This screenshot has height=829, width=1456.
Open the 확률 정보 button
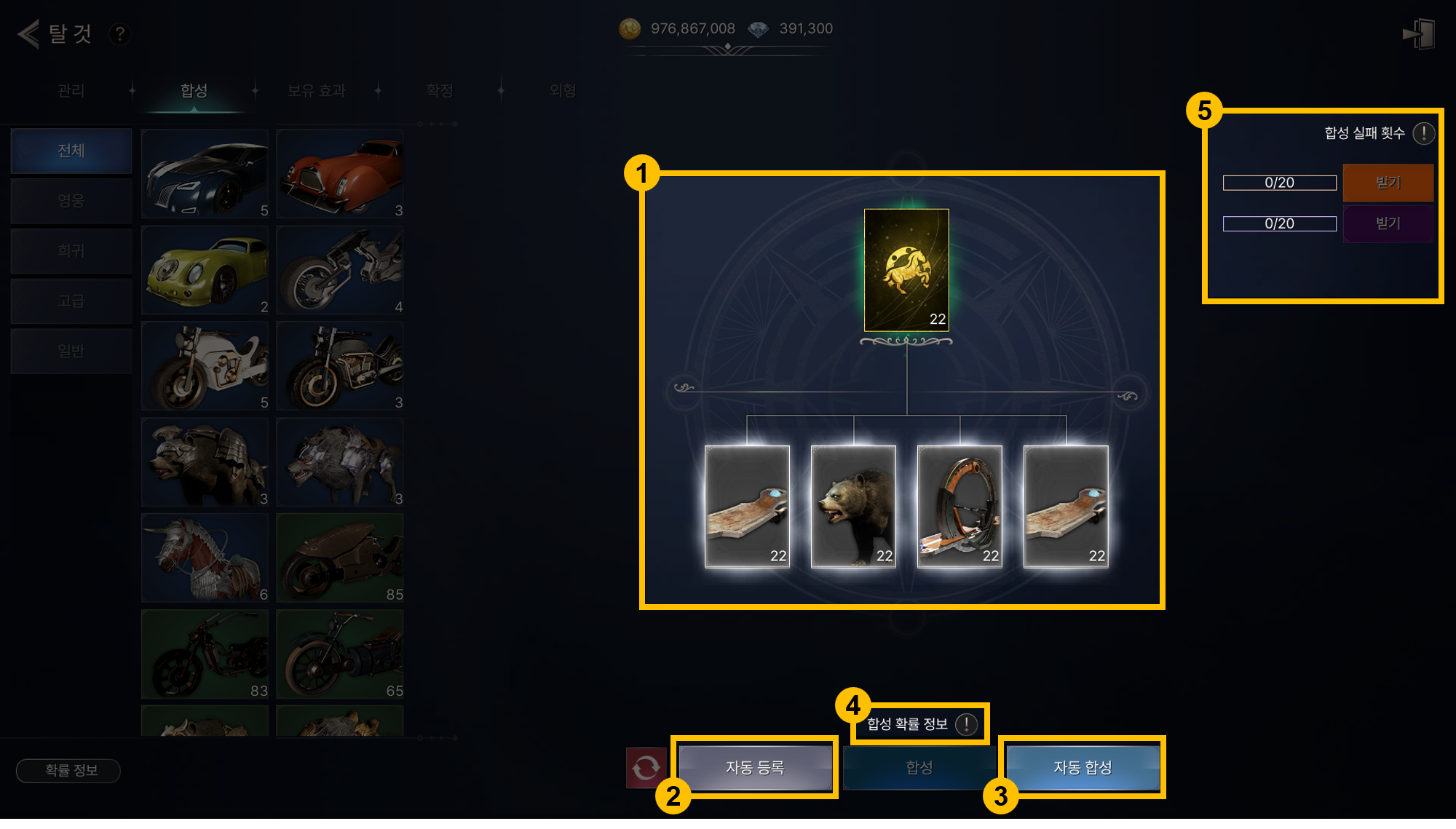[68, 770]
